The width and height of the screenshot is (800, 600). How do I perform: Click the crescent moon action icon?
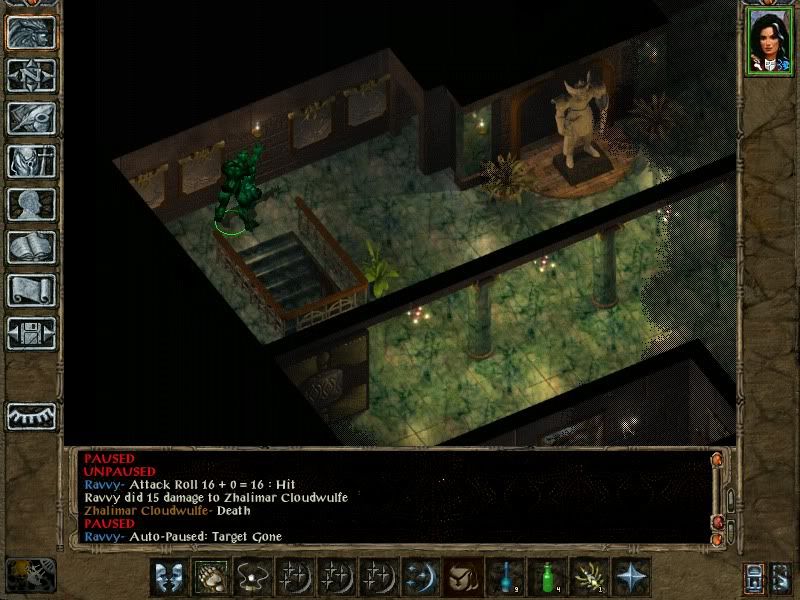tap(420, 576)
